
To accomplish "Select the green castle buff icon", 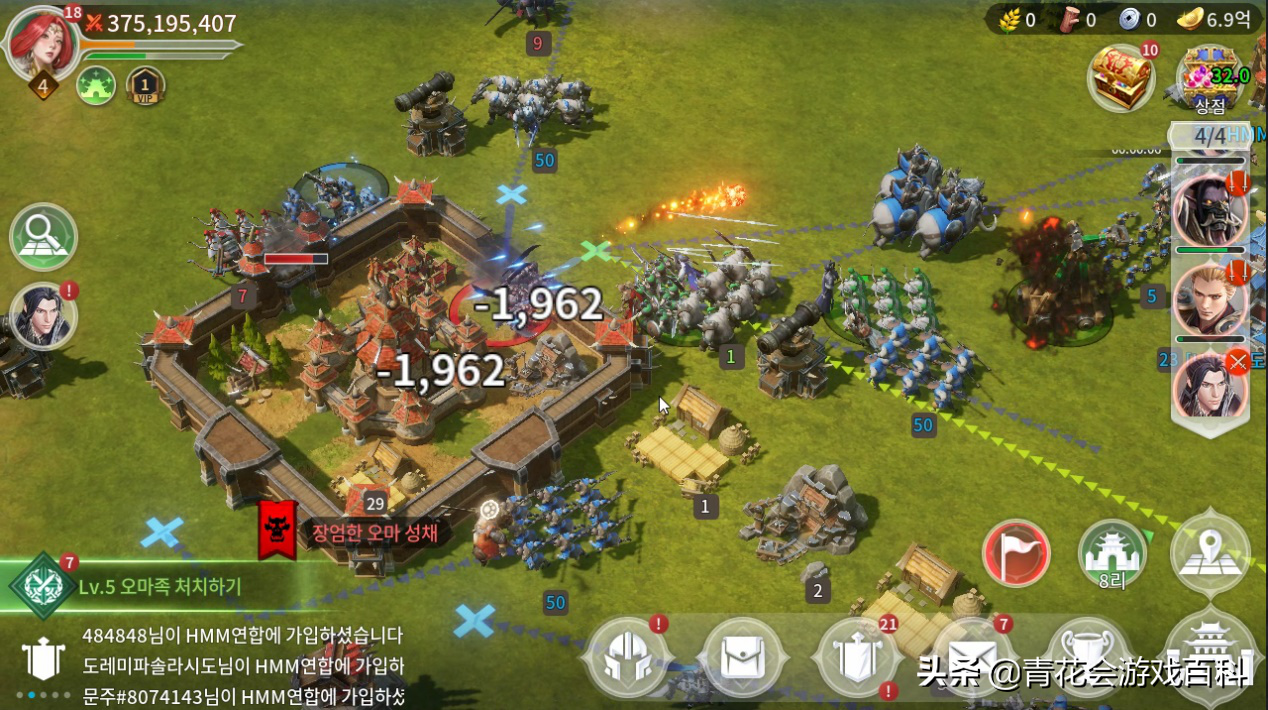I will [x=96, y=86].
